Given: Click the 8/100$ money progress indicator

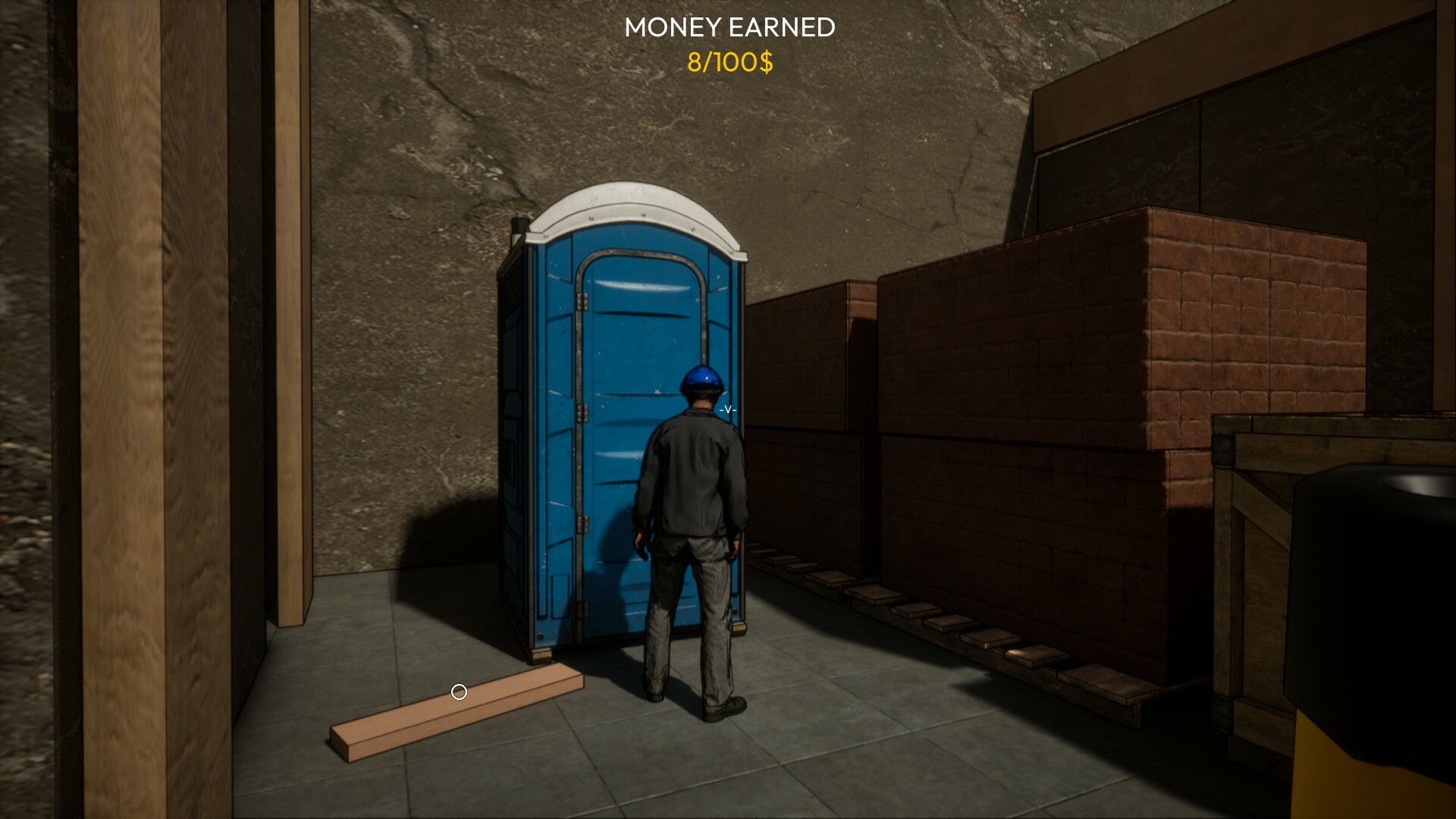Looking at the screenshot, I should [730, 64].
